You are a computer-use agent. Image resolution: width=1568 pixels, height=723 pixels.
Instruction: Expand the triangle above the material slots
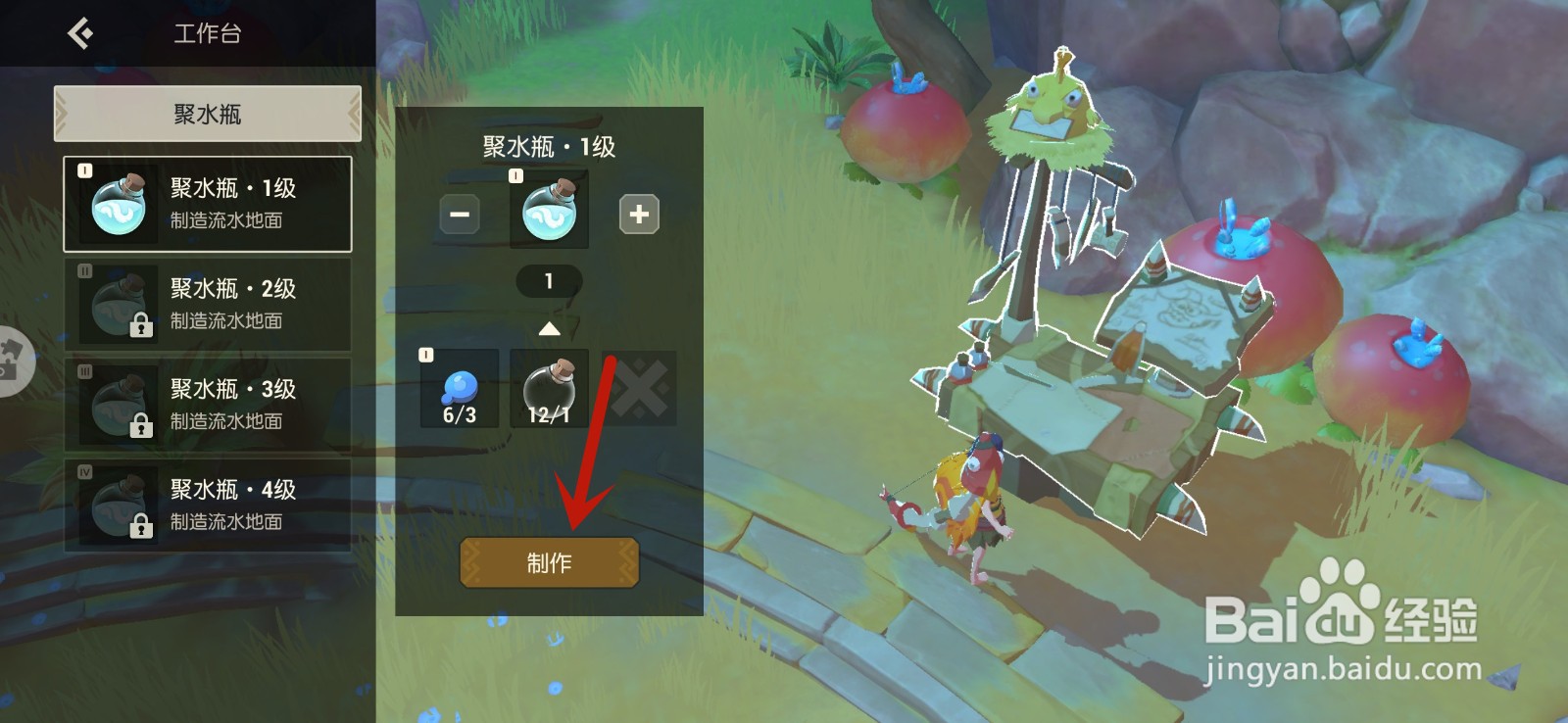pos(548,329)
